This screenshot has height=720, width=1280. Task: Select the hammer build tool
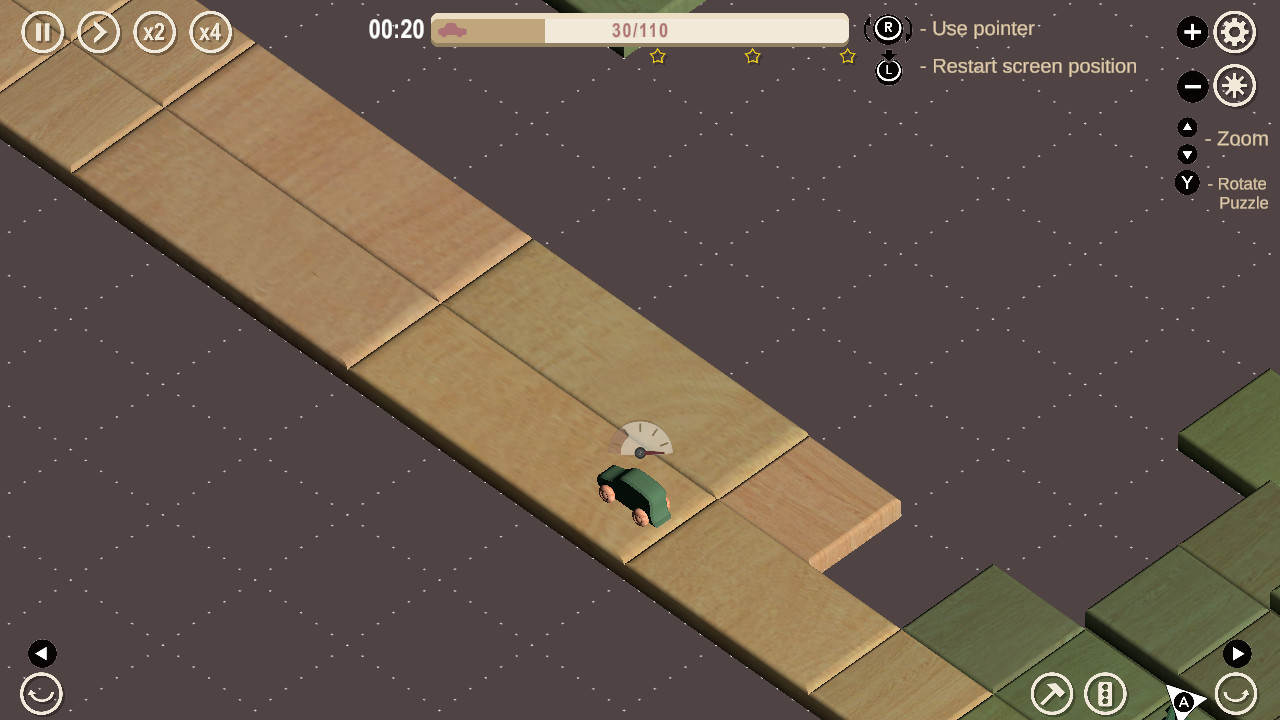[x=1052, y=693]
